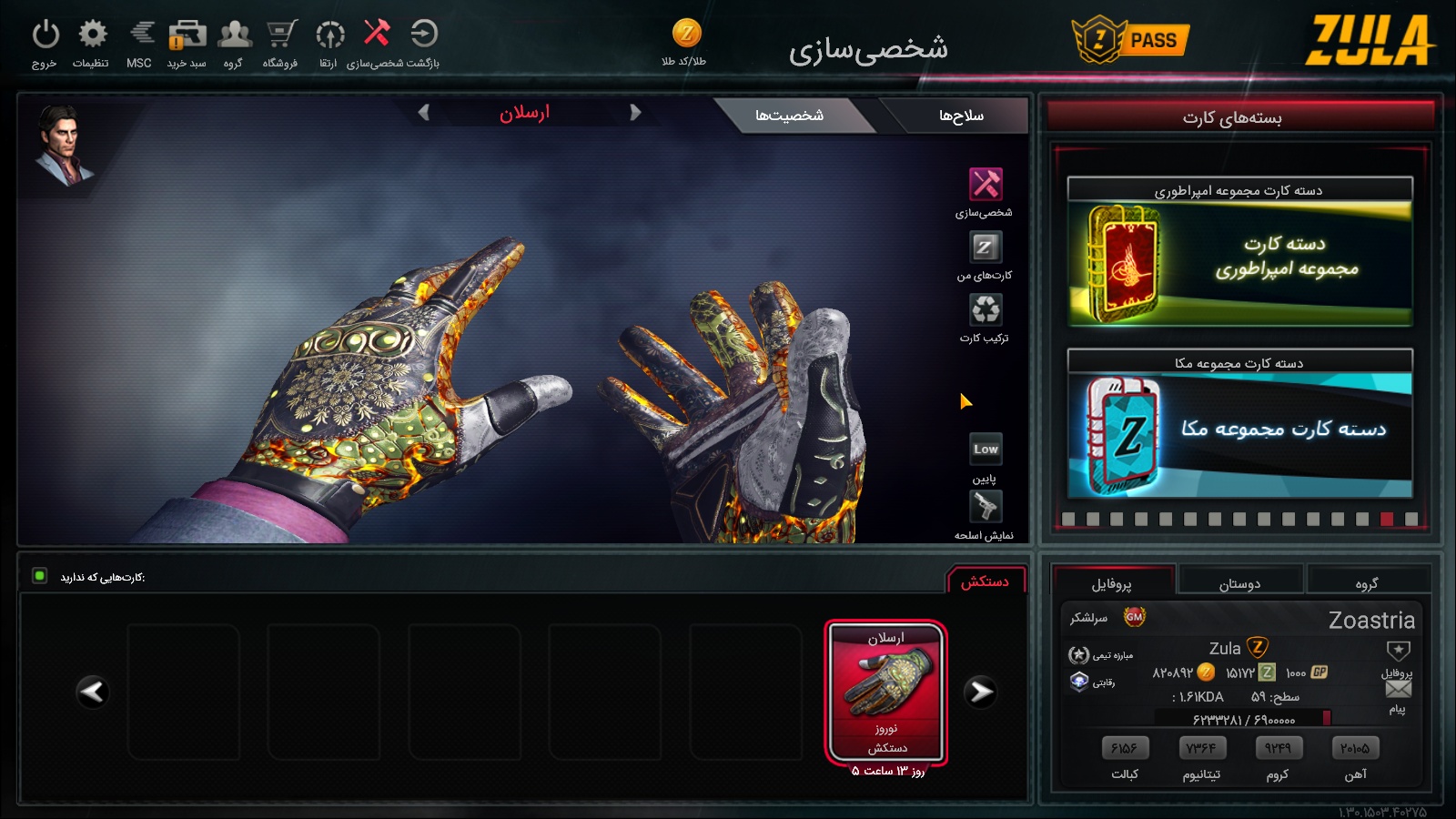Viewport: 1456px width, 819px height.
Task: Open the group (clan) menu
Action: pyautogui.click(x=235, y=35)
